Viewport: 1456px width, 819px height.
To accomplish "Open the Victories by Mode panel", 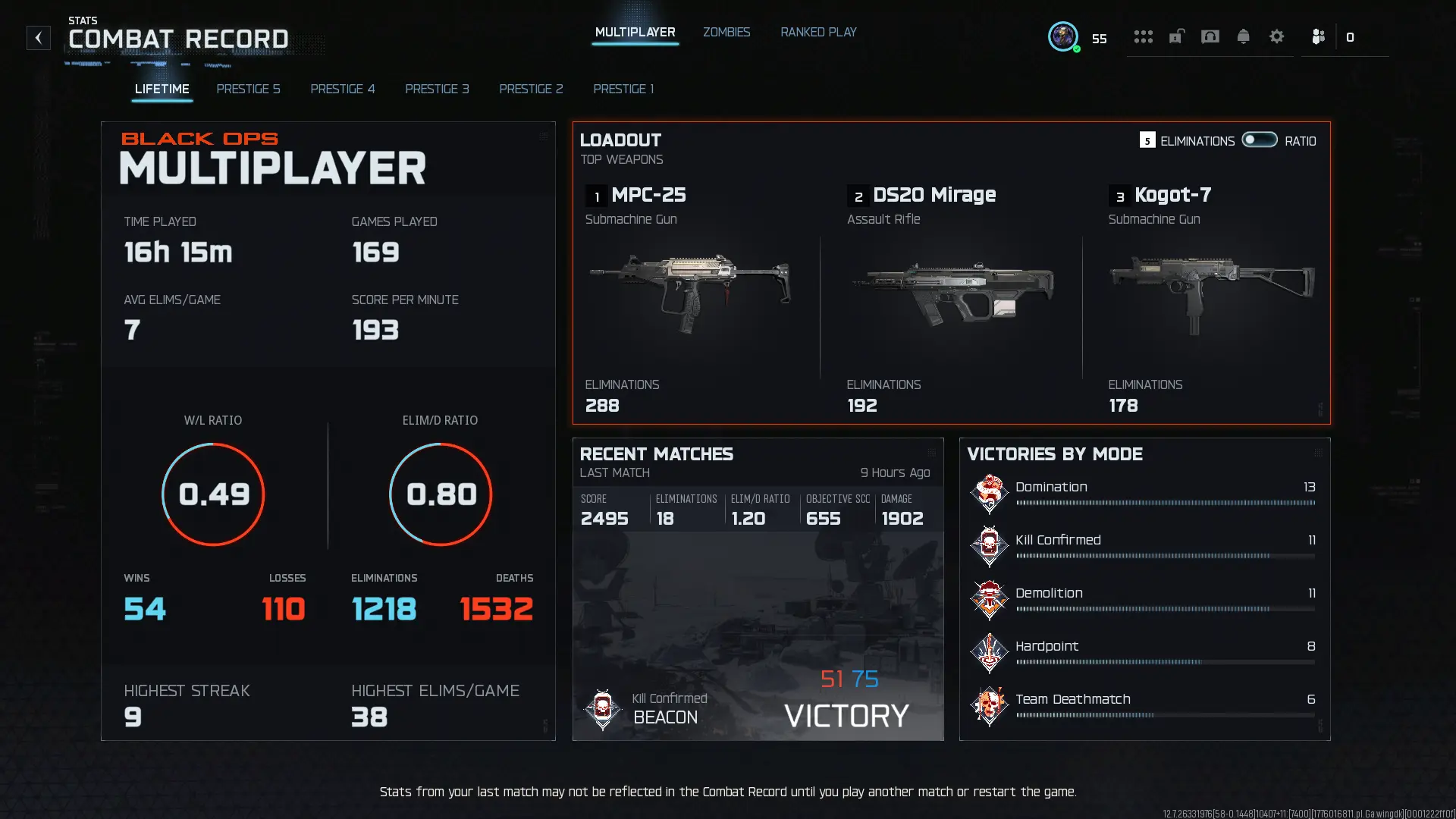I will coord(1144,588).
